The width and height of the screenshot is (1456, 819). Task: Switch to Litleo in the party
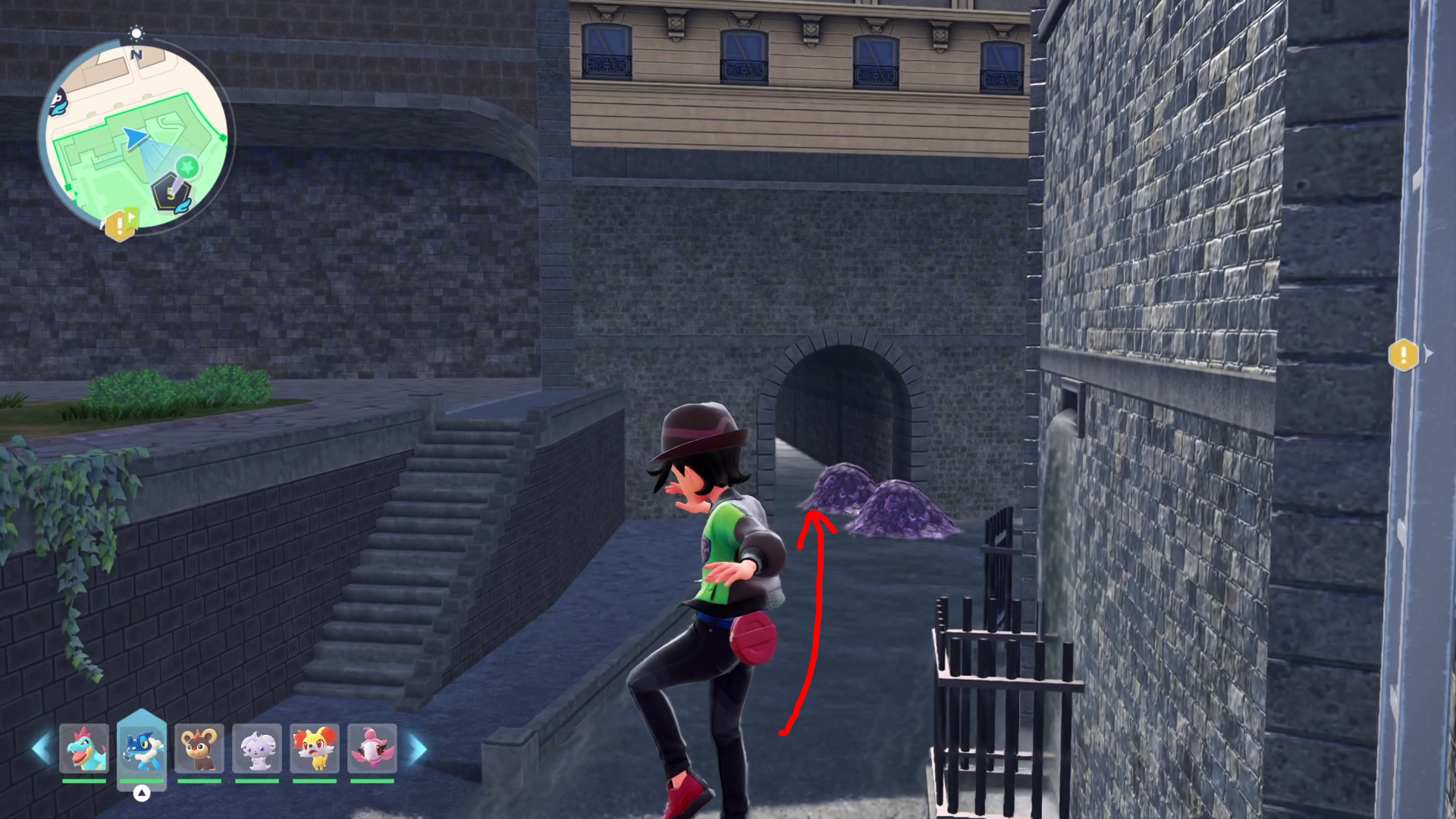point(199,748)
